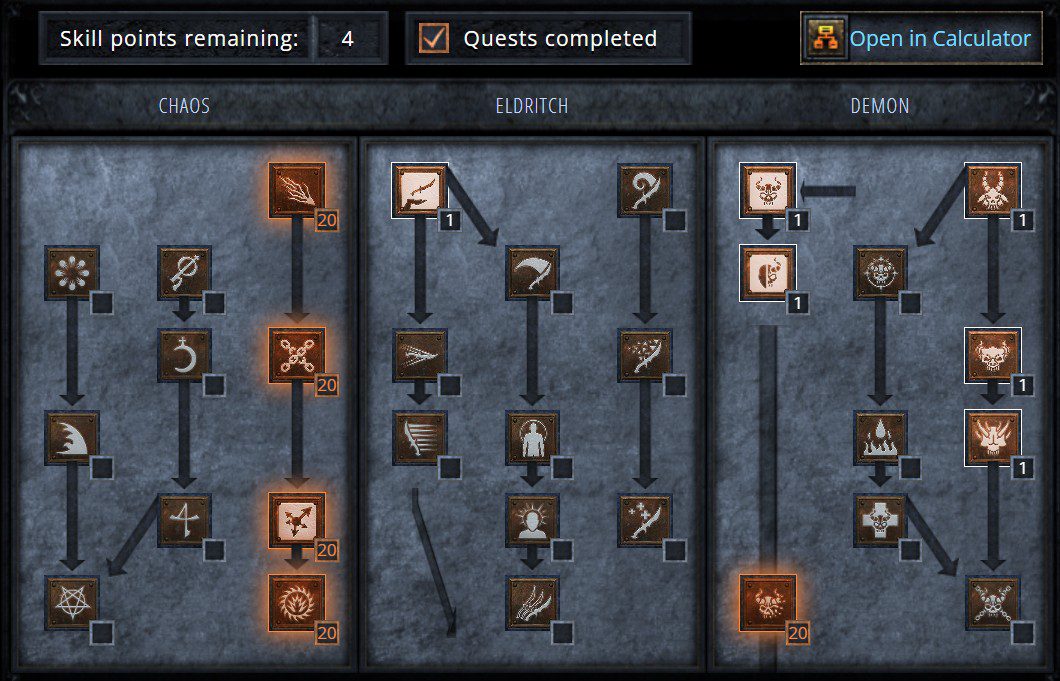This screenshot has height=681, width=1060.
Task: Select the glowing head bust skill
Action: [x=532, y=520]
